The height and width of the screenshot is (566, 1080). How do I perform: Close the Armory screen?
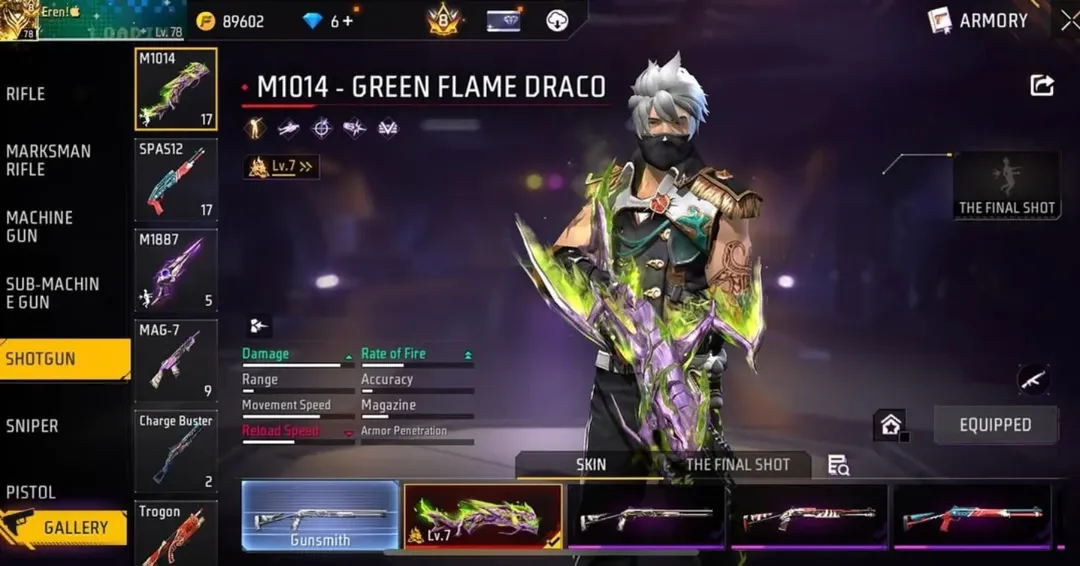(1068, 19)
